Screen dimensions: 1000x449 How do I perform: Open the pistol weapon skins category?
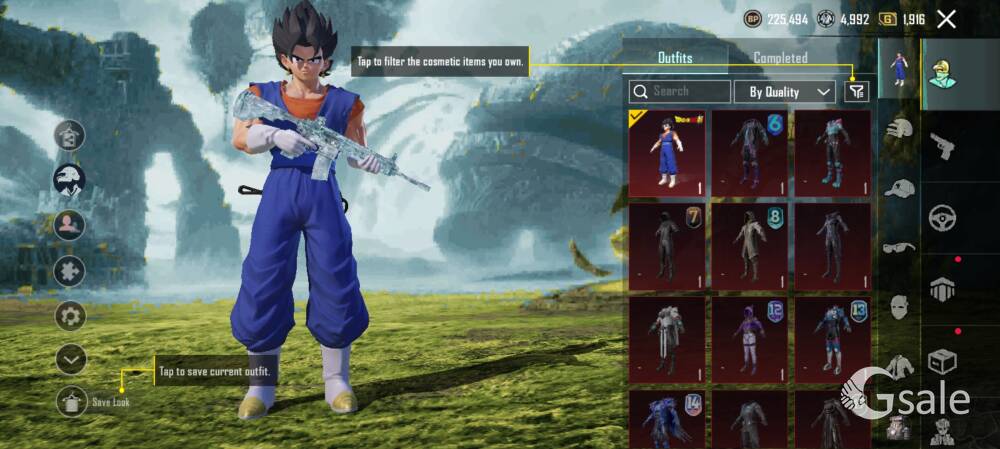[x=942, y=147]
